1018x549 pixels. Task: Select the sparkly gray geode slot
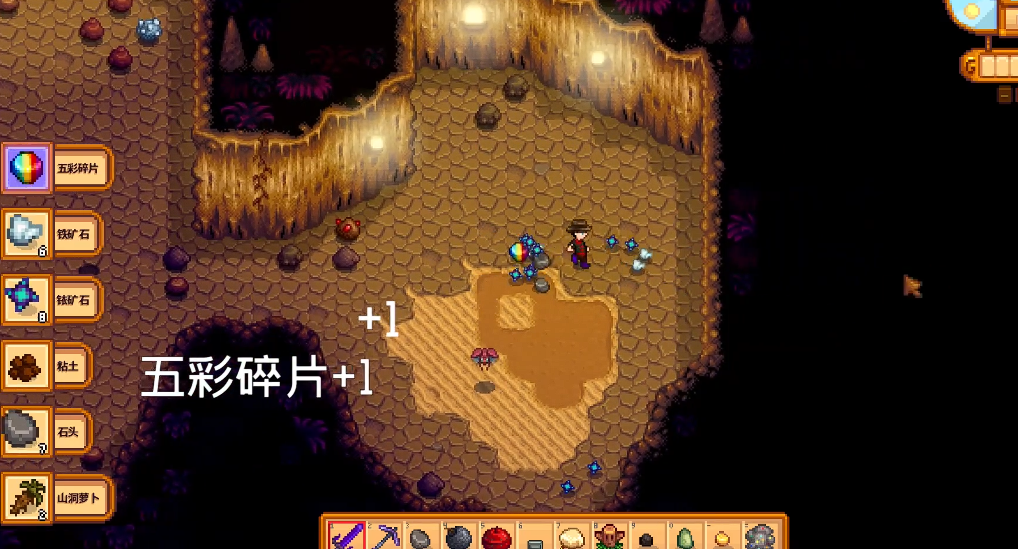point(759,539)
